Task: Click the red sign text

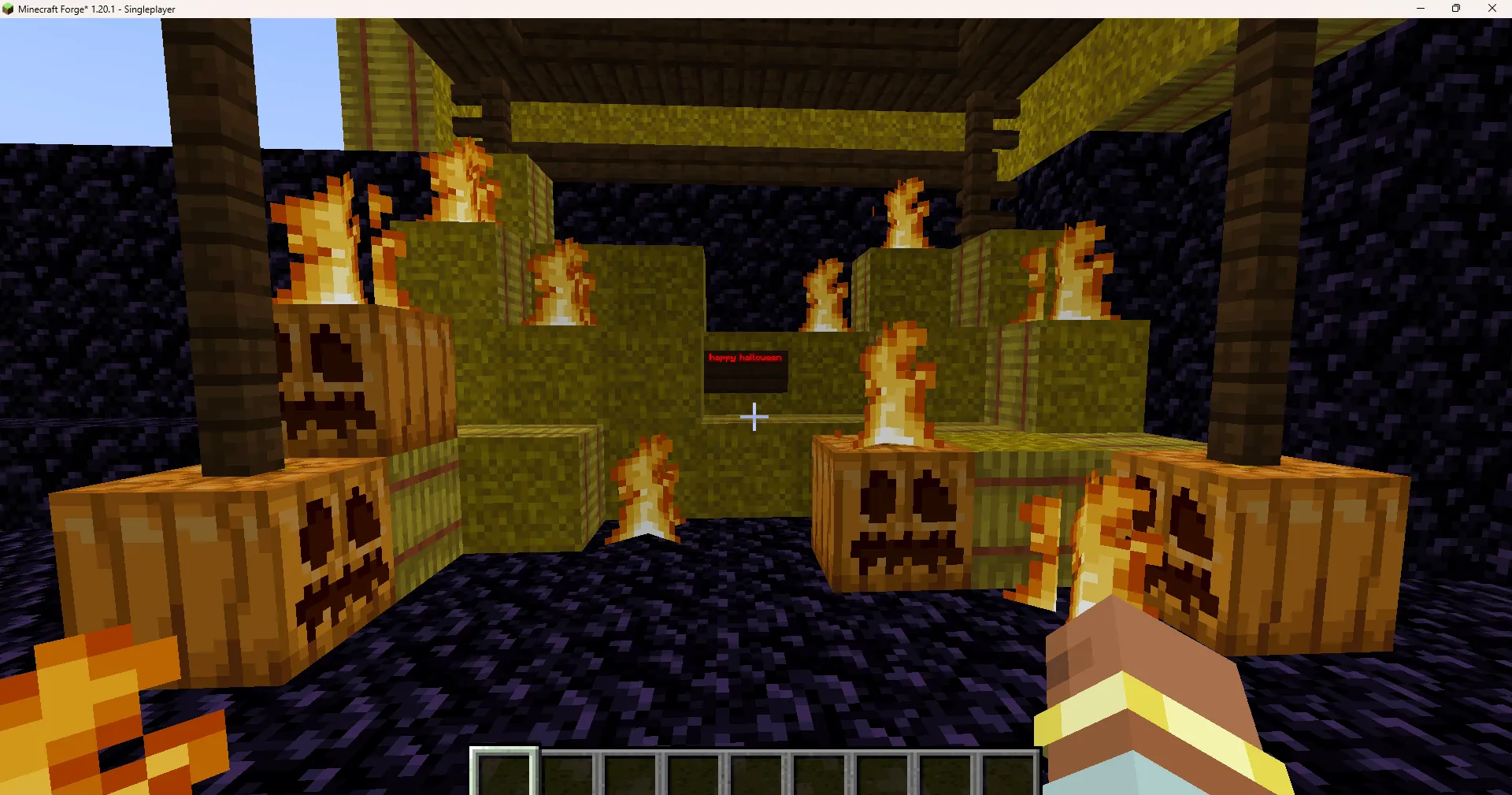Action: (745, 357)
